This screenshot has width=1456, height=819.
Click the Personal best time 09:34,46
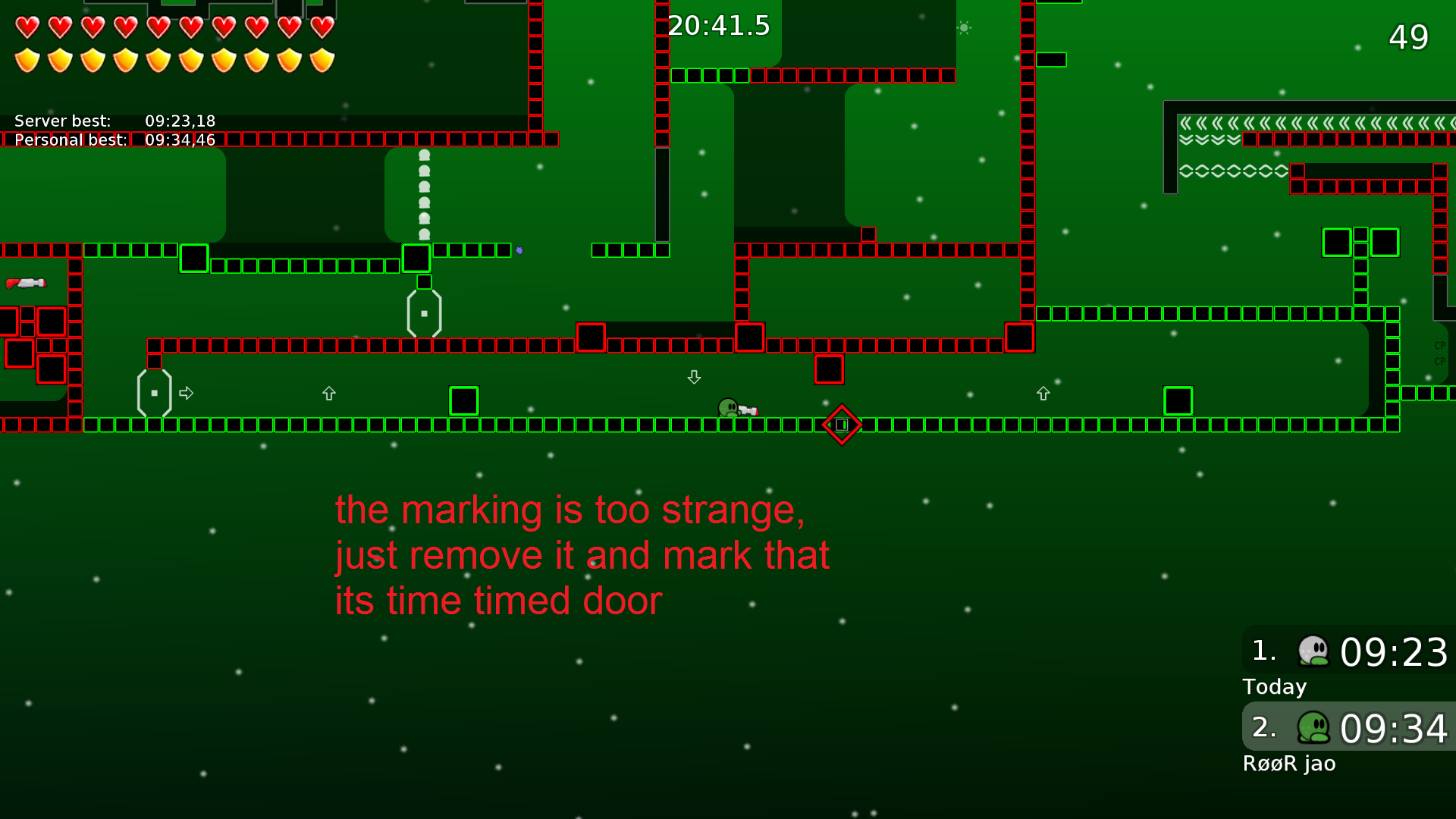click(180, 140)
